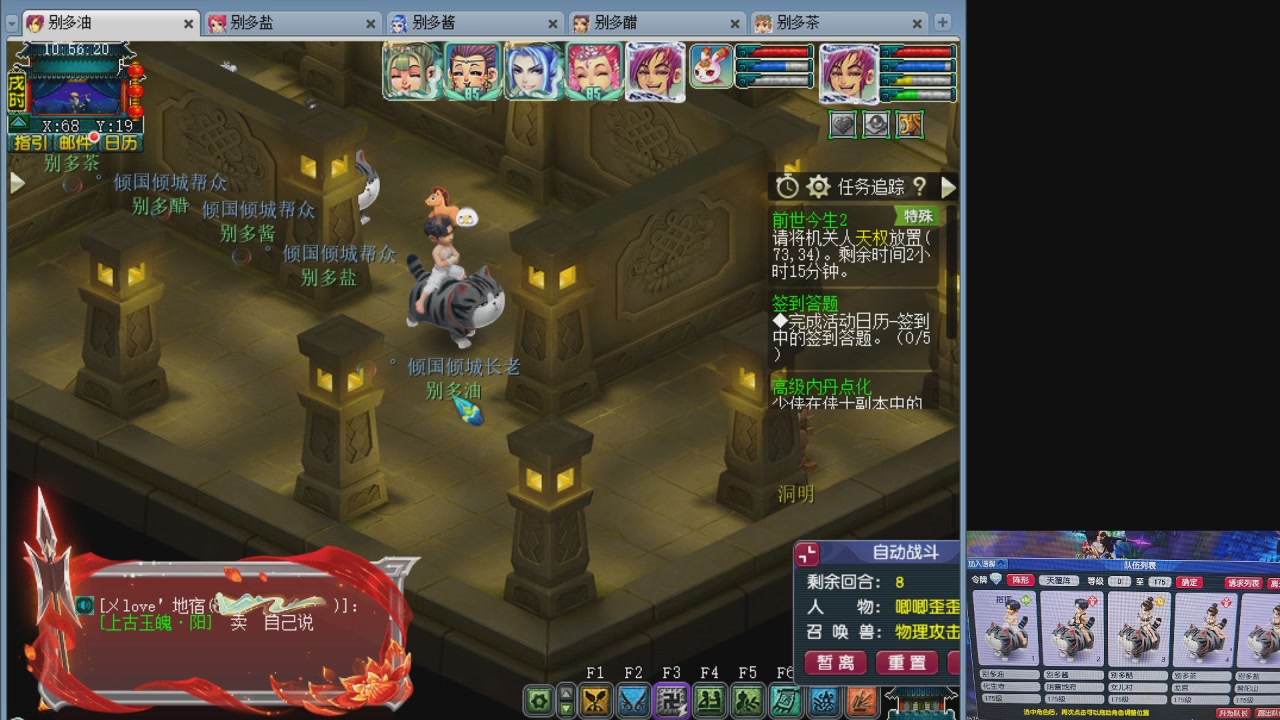
Task: Collapse the task tracker with its side arrow
Action: click(949, 187)
